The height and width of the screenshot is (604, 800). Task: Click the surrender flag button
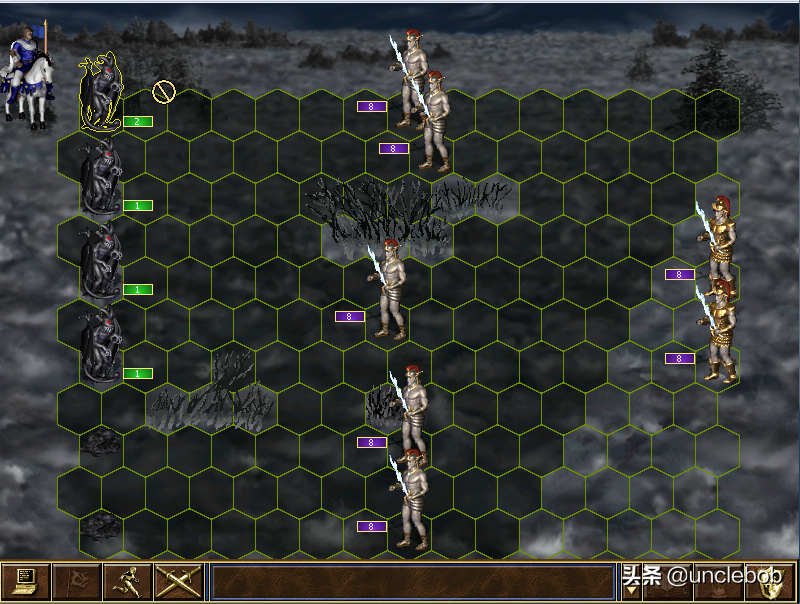click(76, 581)
